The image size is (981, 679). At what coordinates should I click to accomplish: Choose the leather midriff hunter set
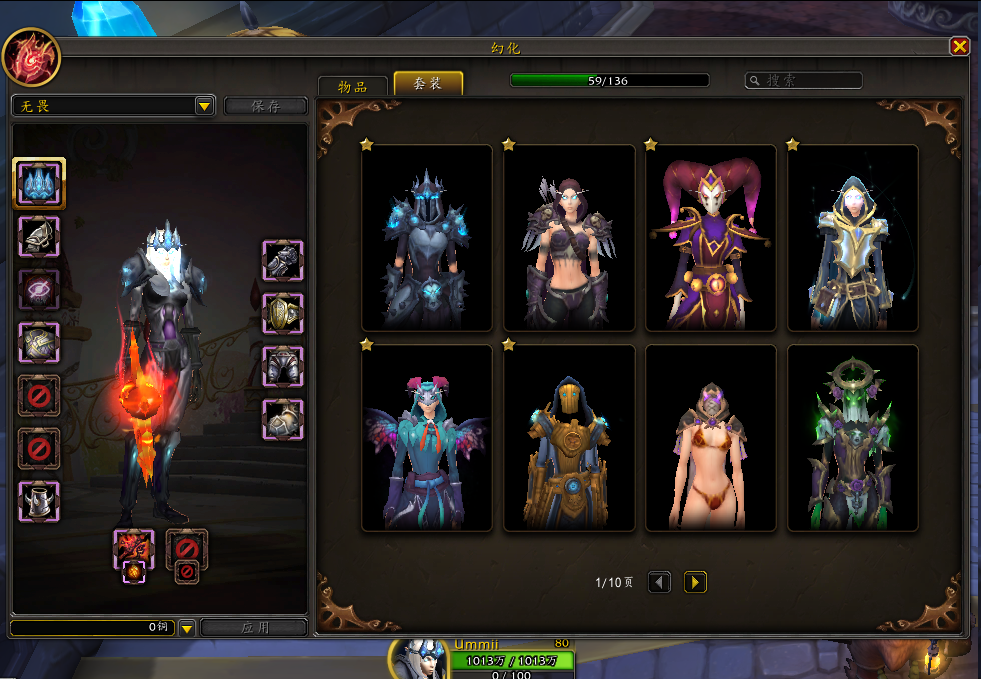tap(569, 238)
